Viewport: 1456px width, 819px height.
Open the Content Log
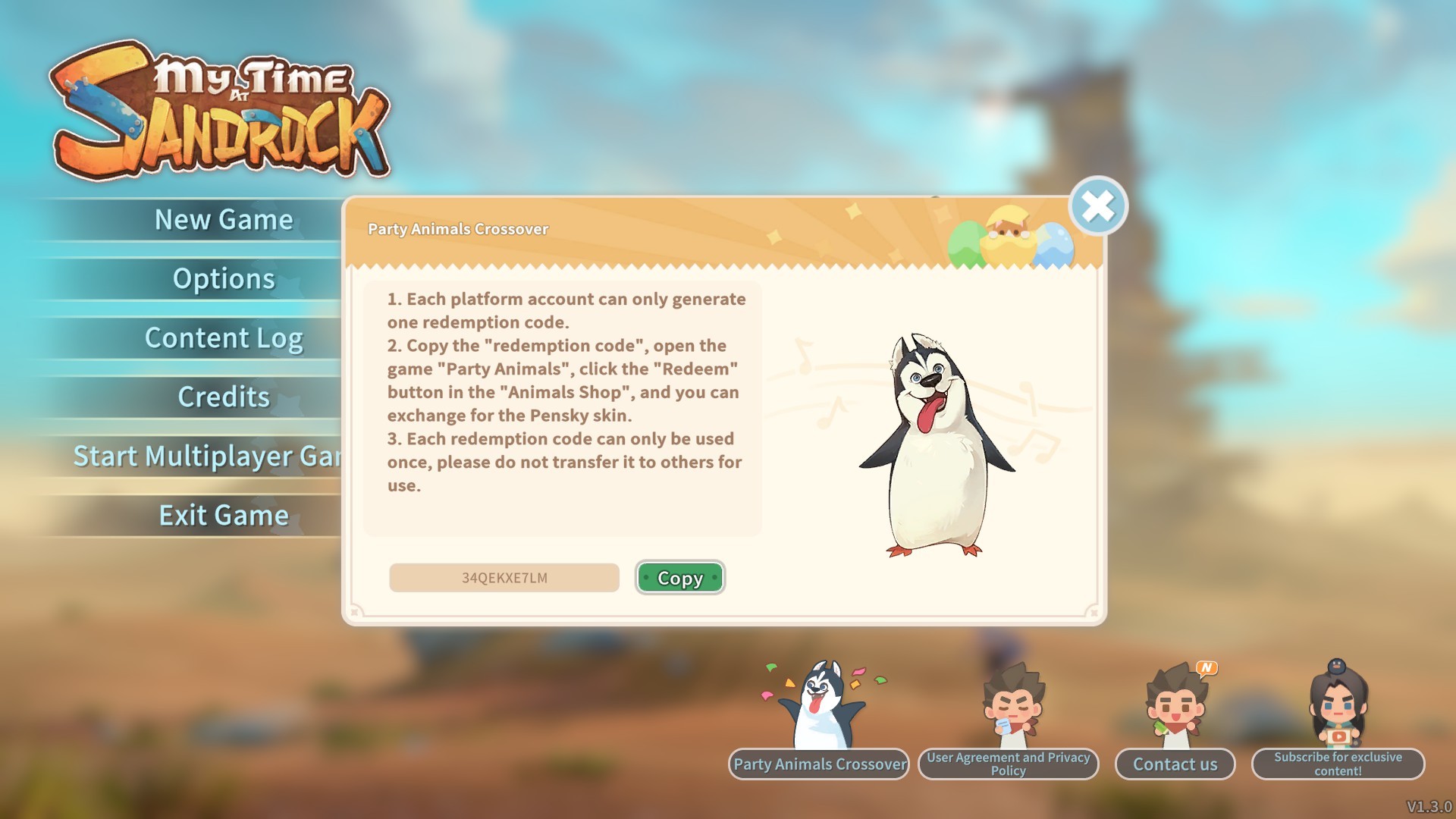tap(223, 338)
